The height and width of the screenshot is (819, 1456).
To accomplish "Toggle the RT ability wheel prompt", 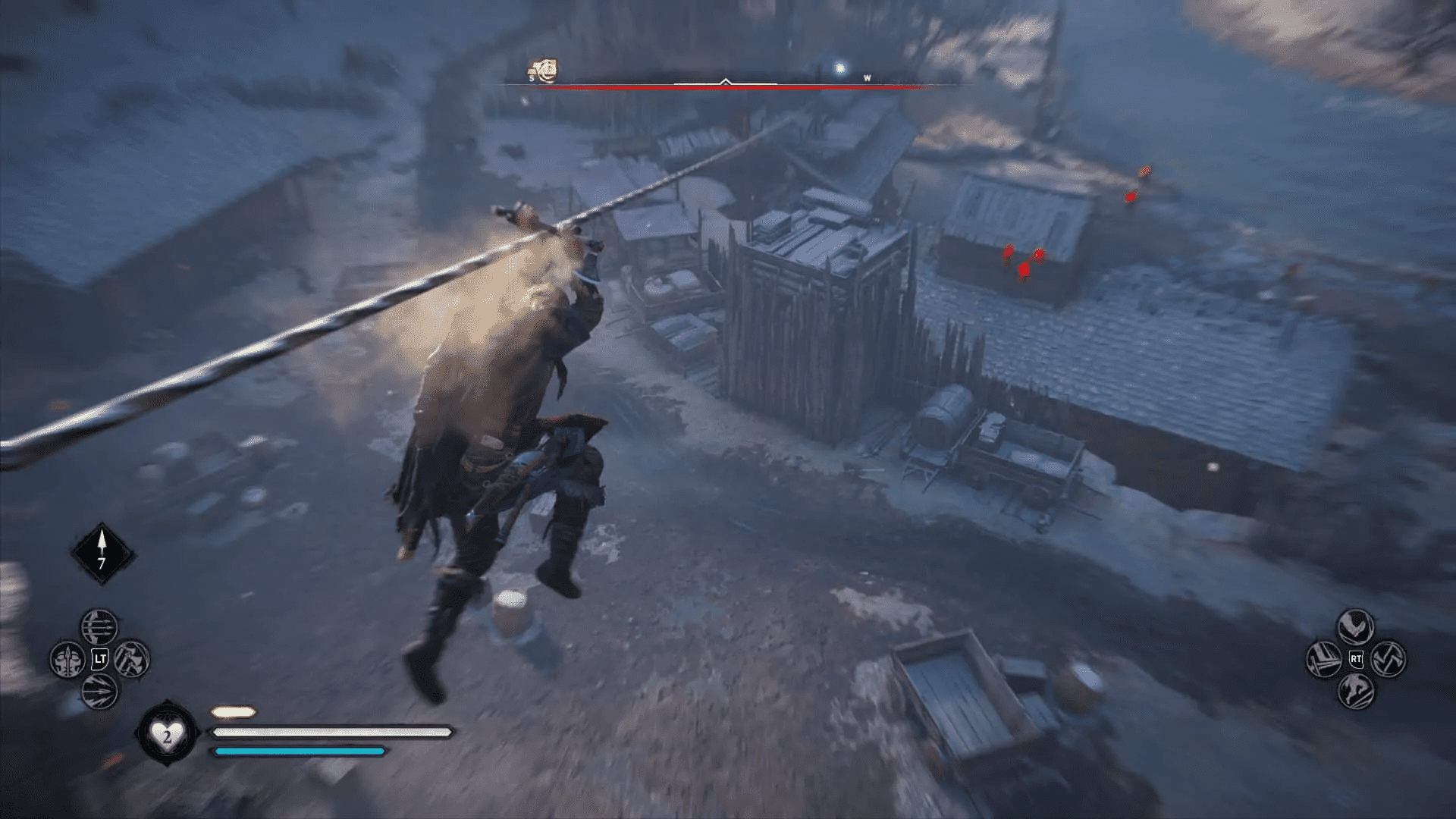I will [1355, 658].
